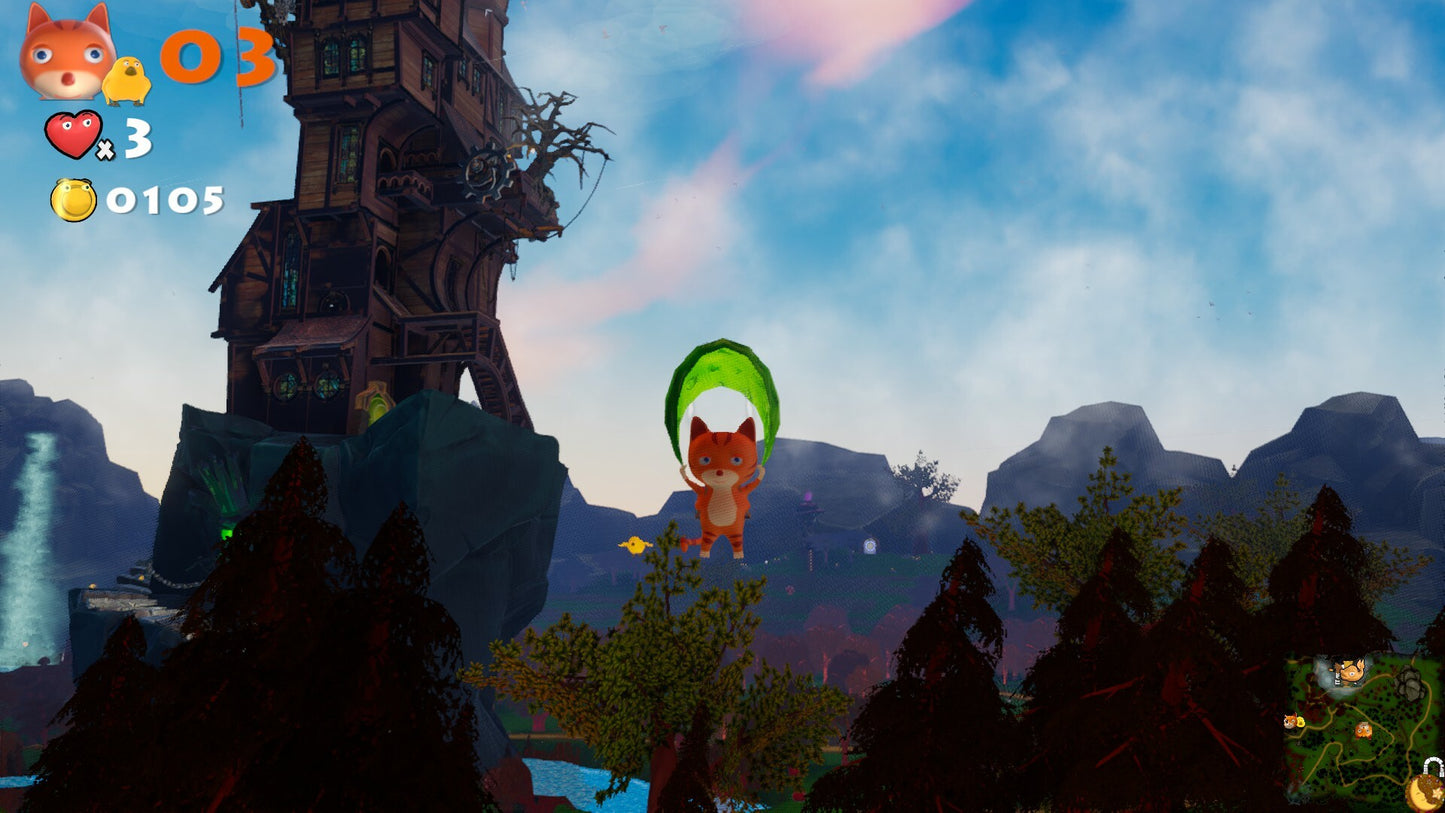This screenshot has width=1445, height=813.
Task: Click the grey rock marker on the minimap
Action: coord(1409,683)
